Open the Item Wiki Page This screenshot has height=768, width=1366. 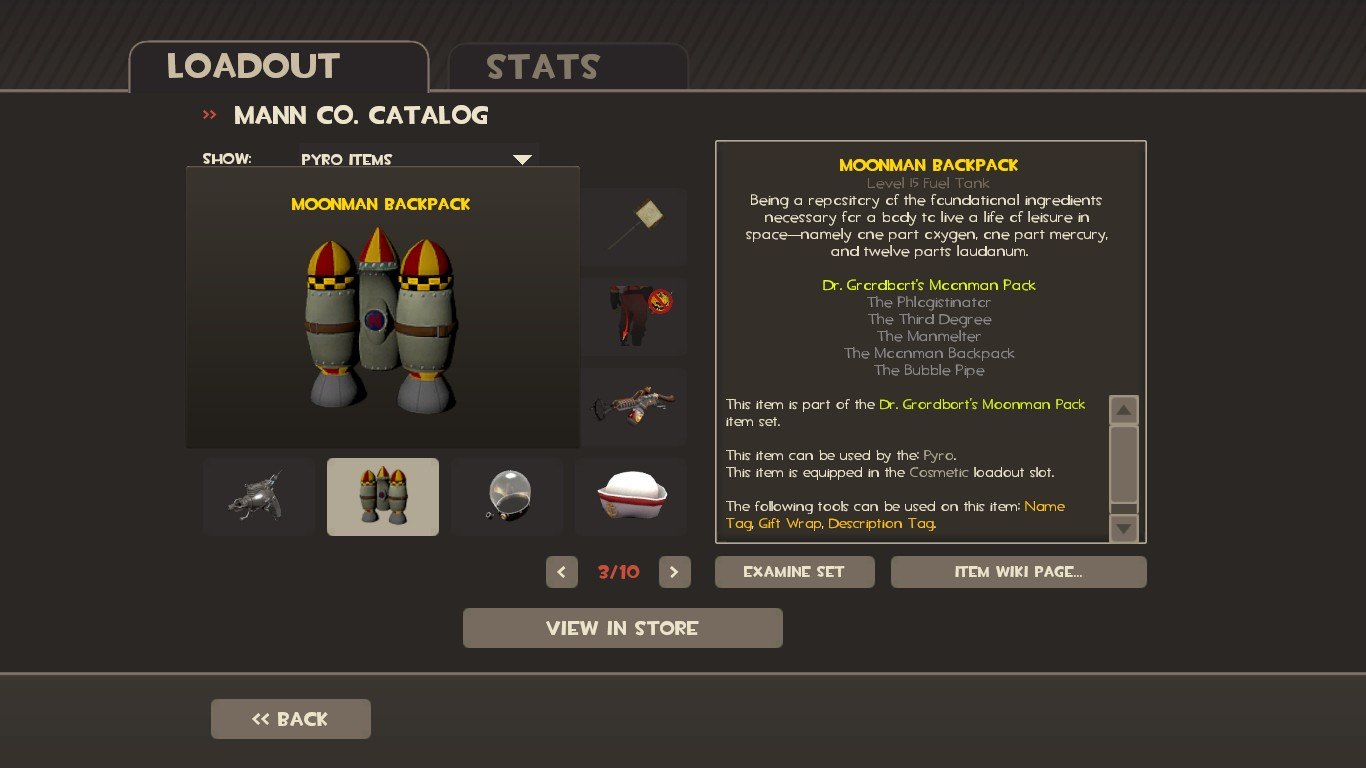tap(1018, 572)
